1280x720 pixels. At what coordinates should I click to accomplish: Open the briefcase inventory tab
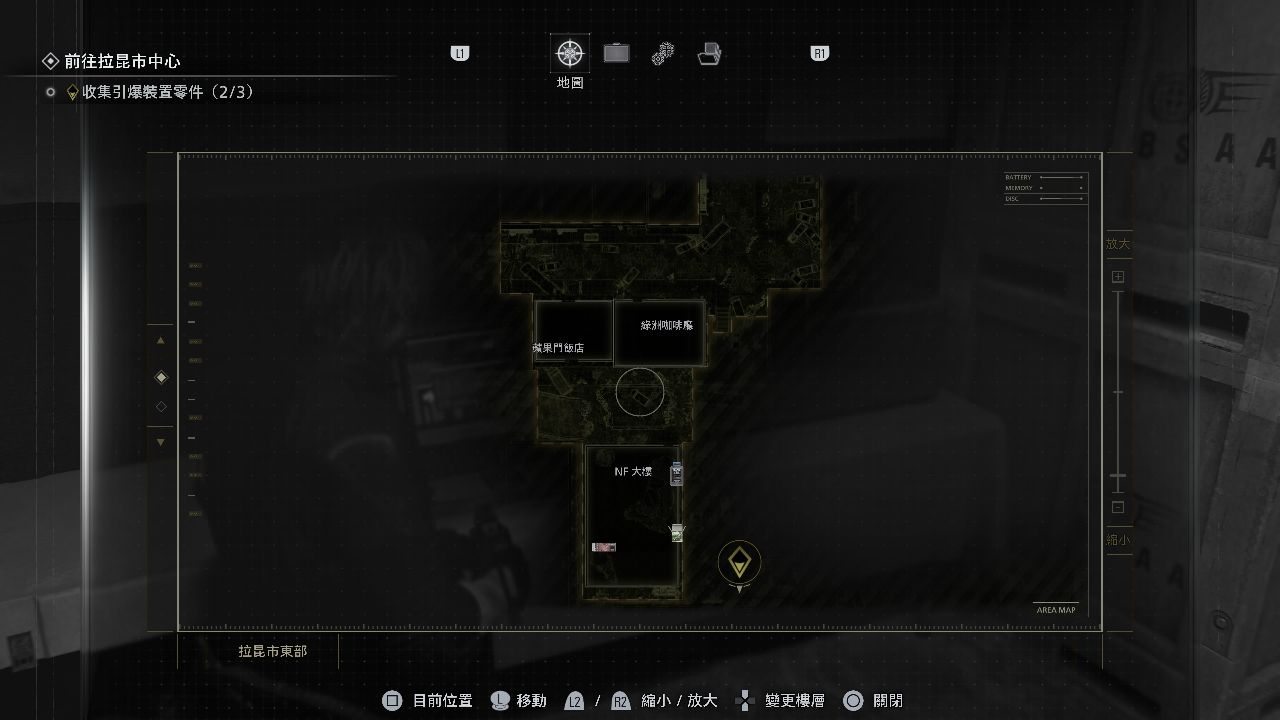click(616, 53)
